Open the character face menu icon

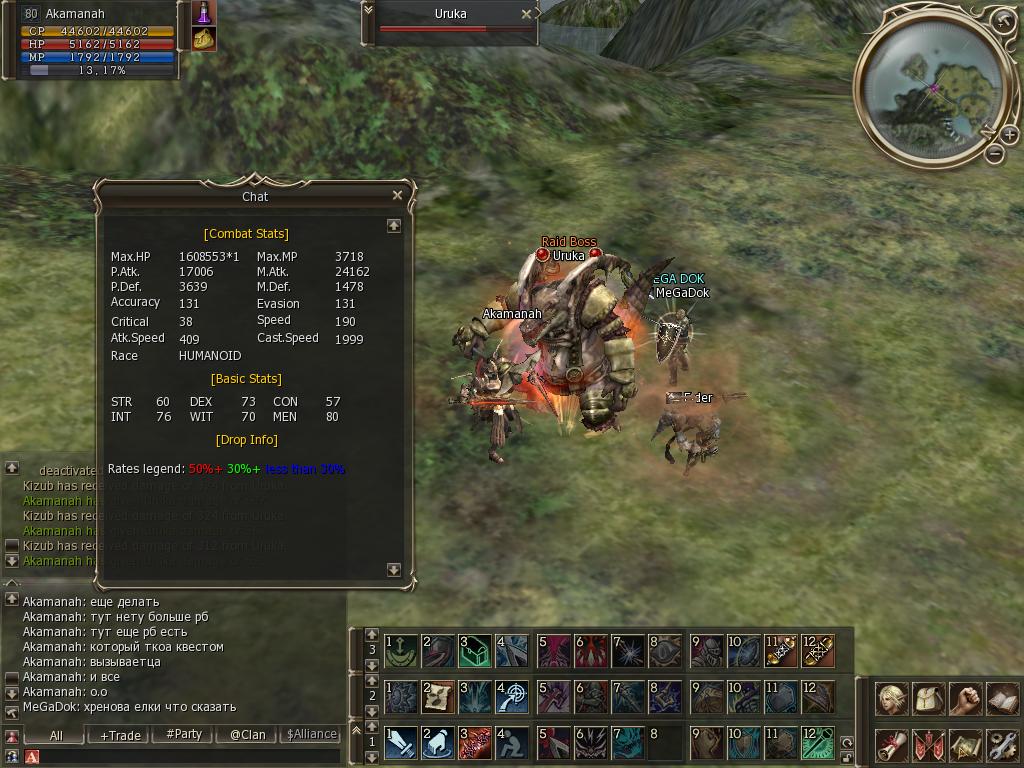(x=892, y=698)
